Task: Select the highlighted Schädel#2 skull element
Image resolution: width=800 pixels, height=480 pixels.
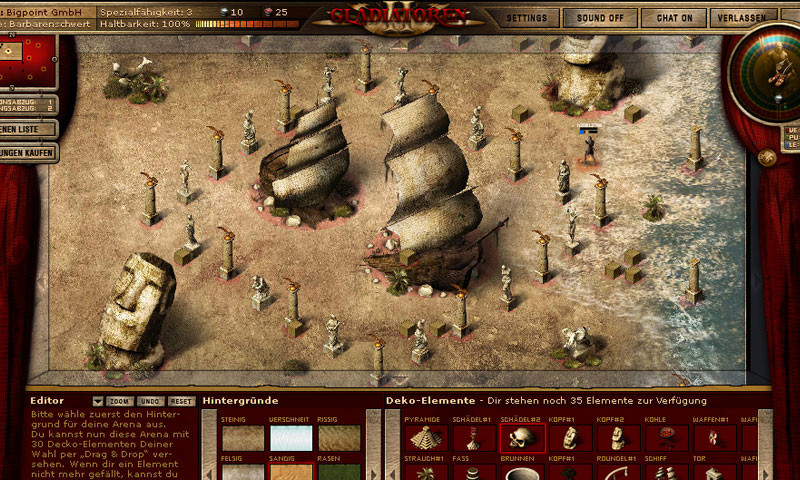Action: click(x=522, y=438)
